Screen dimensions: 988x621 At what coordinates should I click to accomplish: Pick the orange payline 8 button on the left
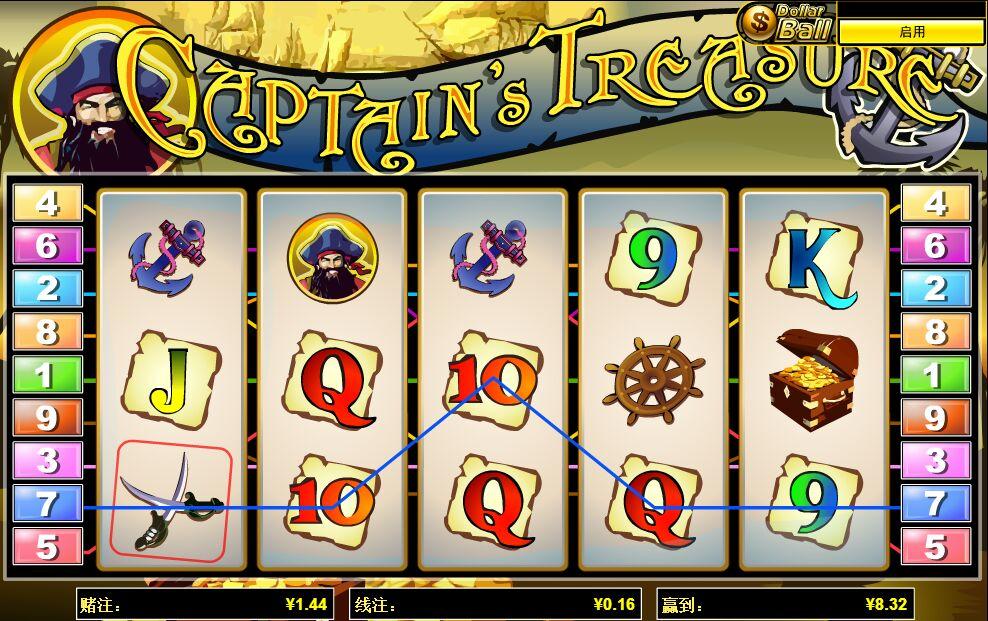[47, 332]
